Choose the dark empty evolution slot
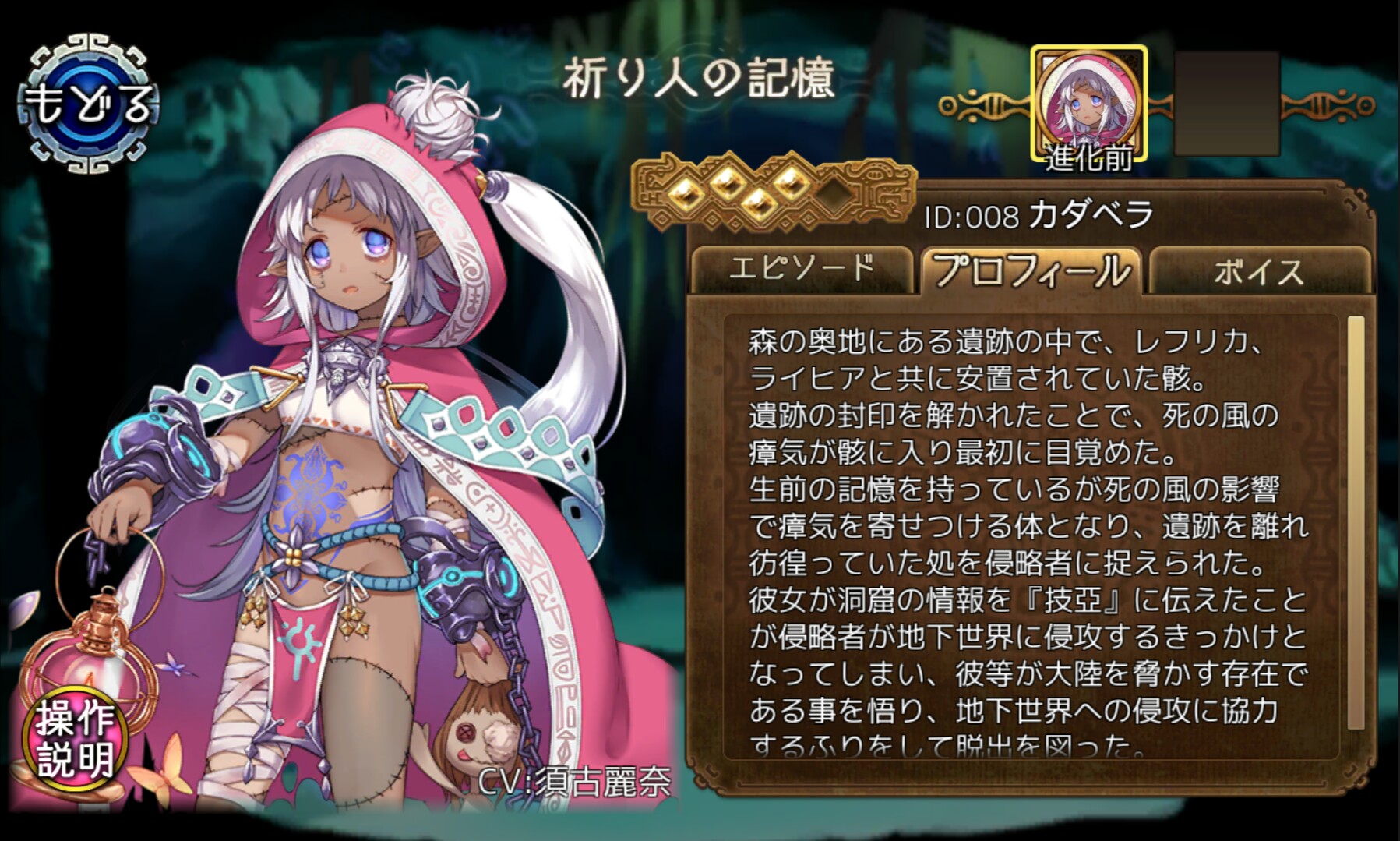The width and height of the screenshot is (1400, 841). click(1226, 104)
